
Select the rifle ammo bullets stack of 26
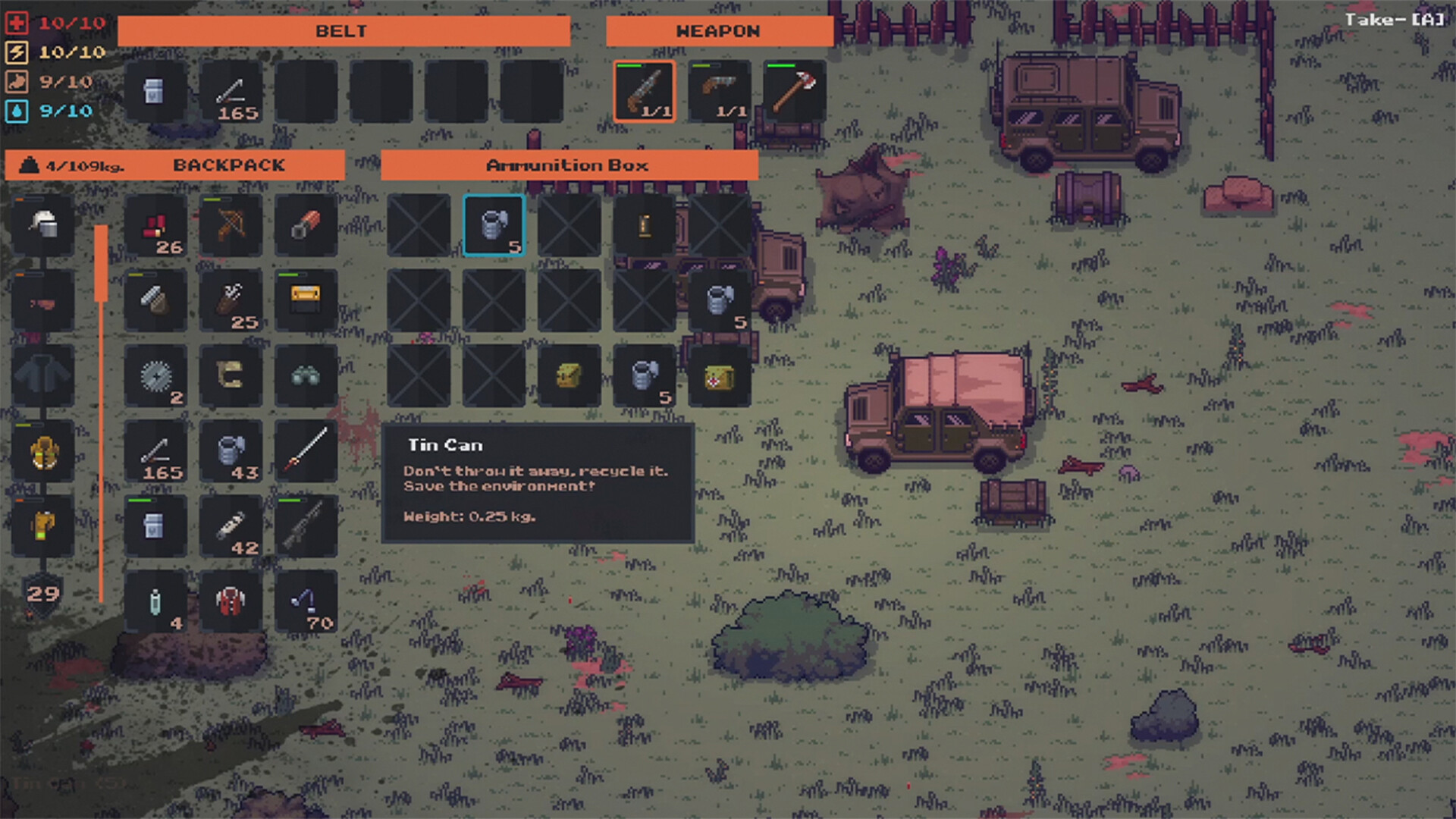click(155, 225)
